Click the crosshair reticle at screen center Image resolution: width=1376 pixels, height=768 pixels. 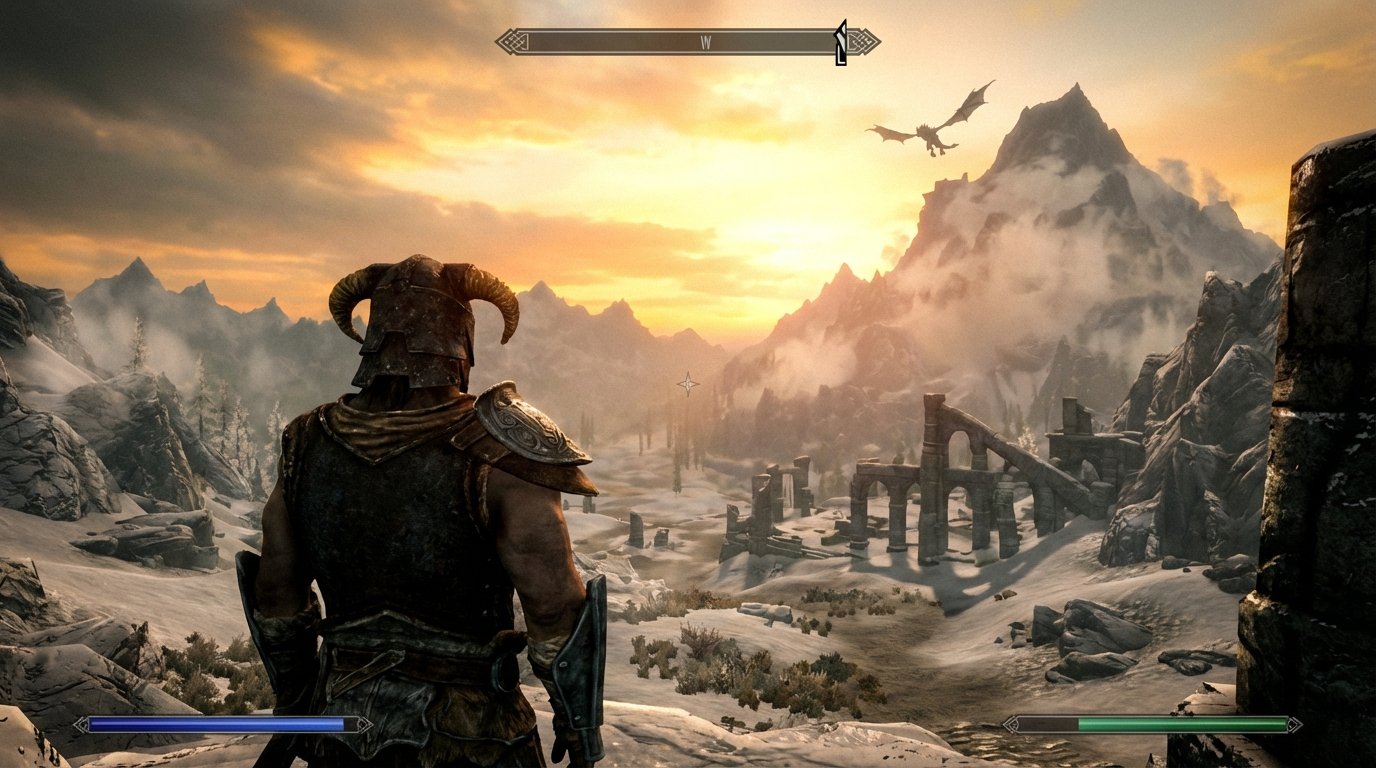click(688, 383)
